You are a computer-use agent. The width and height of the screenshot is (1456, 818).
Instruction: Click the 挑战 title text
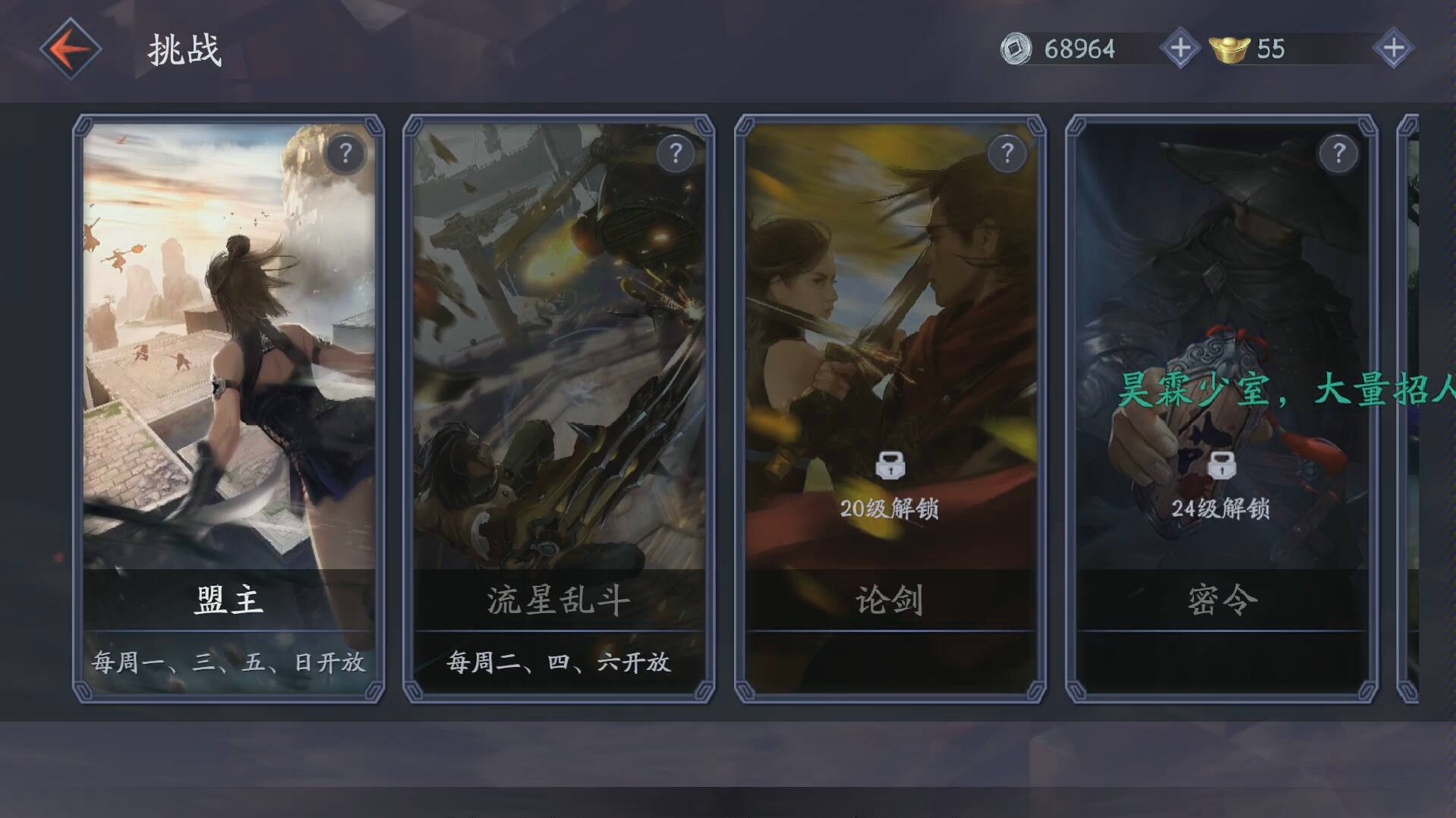pyautogui.click(x=184, y=51)
